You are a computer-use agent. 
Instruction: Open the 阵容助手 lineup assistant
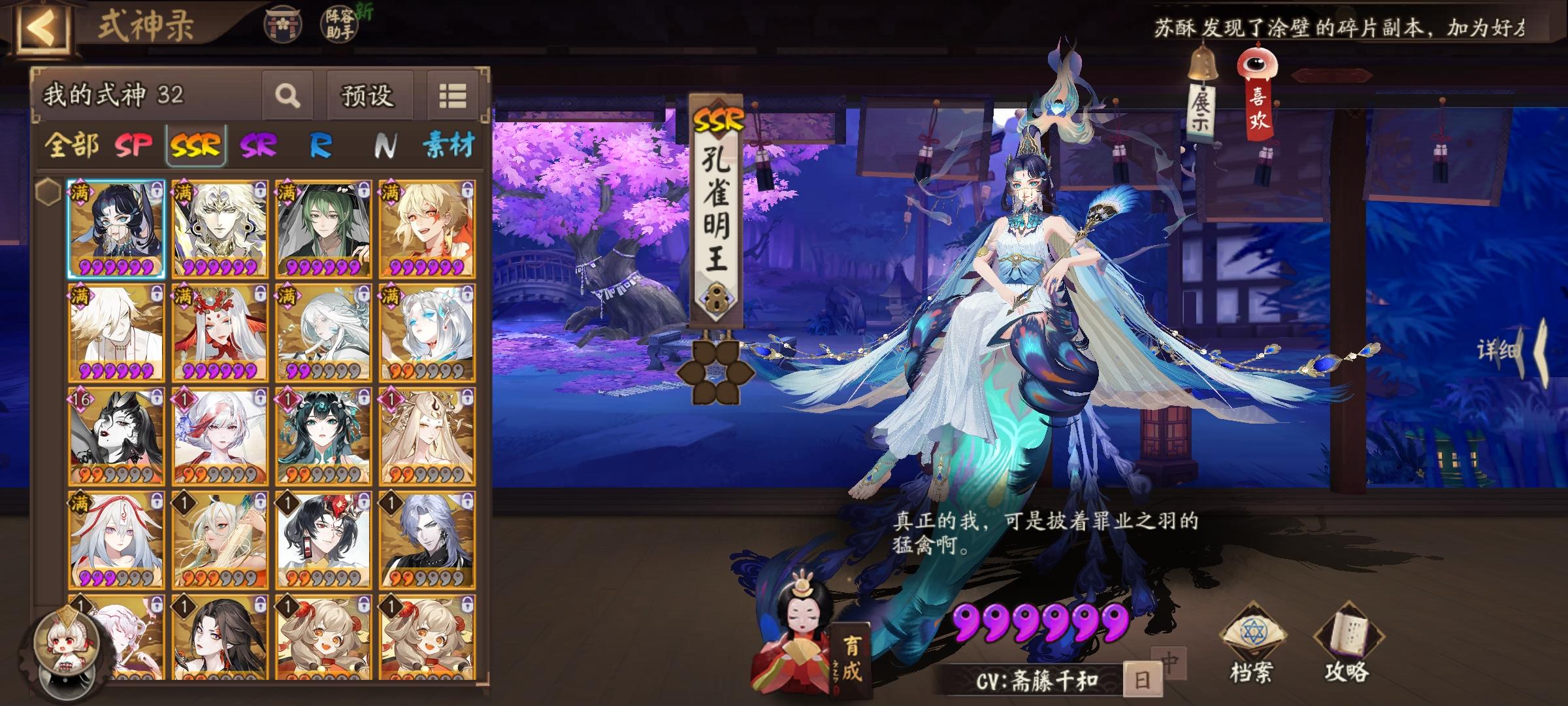tap(337, 24)
